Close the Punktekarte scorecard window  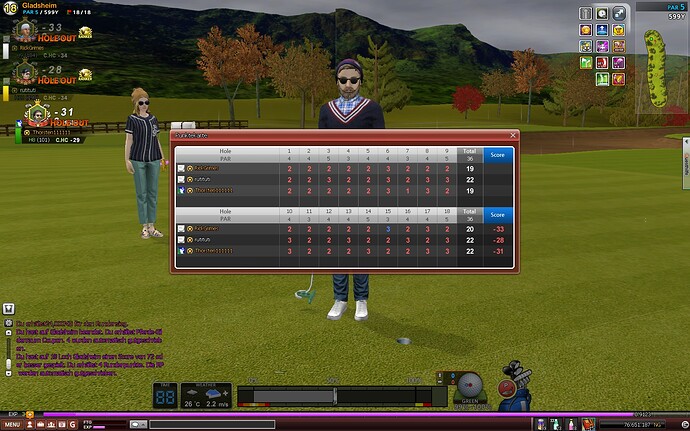coord(513,134)
